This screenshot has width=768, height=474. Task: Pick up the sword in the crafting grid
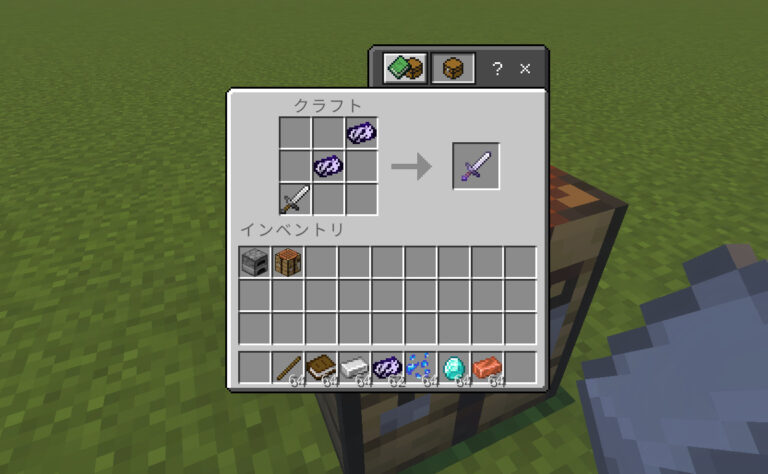tap(295, 199)
